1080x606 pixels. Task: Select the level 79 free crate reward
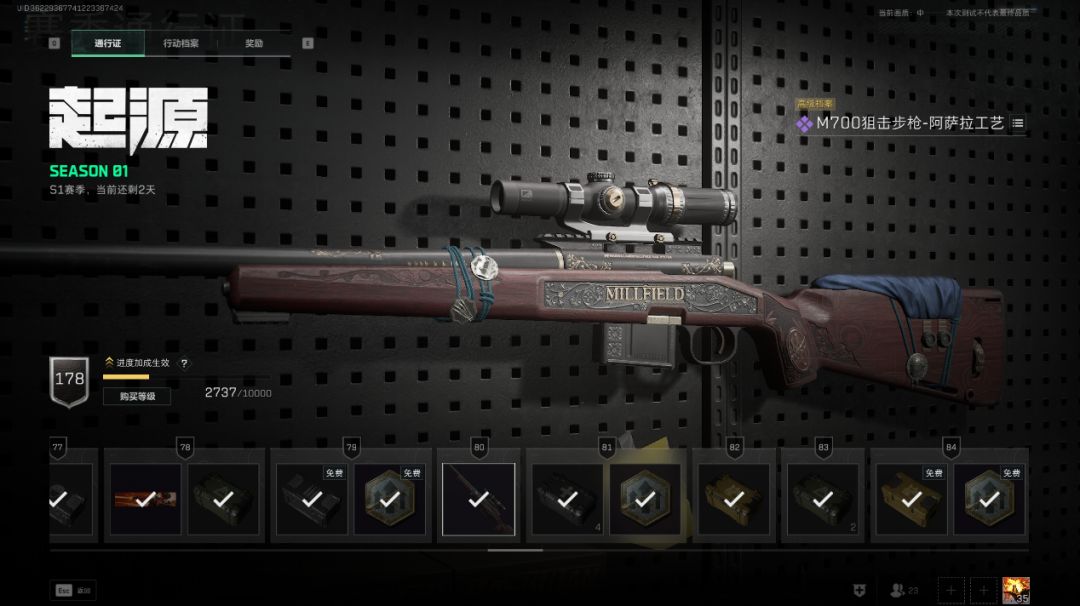pyautogui.click(x=311, y=499)
